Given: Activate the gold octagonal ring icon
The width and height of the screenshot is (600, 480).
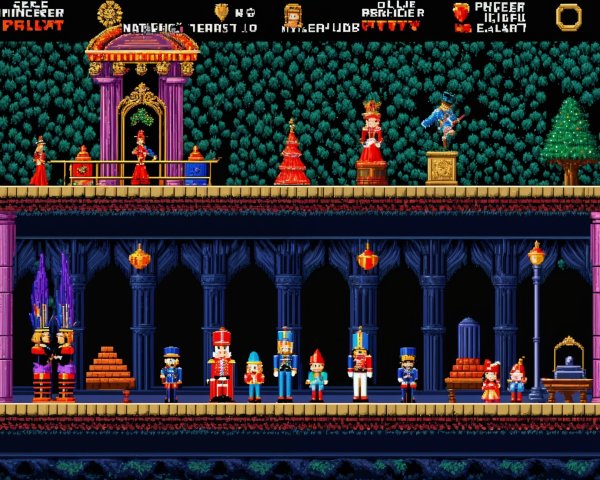Looking at the screenshot, I should pyautogui.click(x=568, y=15).
